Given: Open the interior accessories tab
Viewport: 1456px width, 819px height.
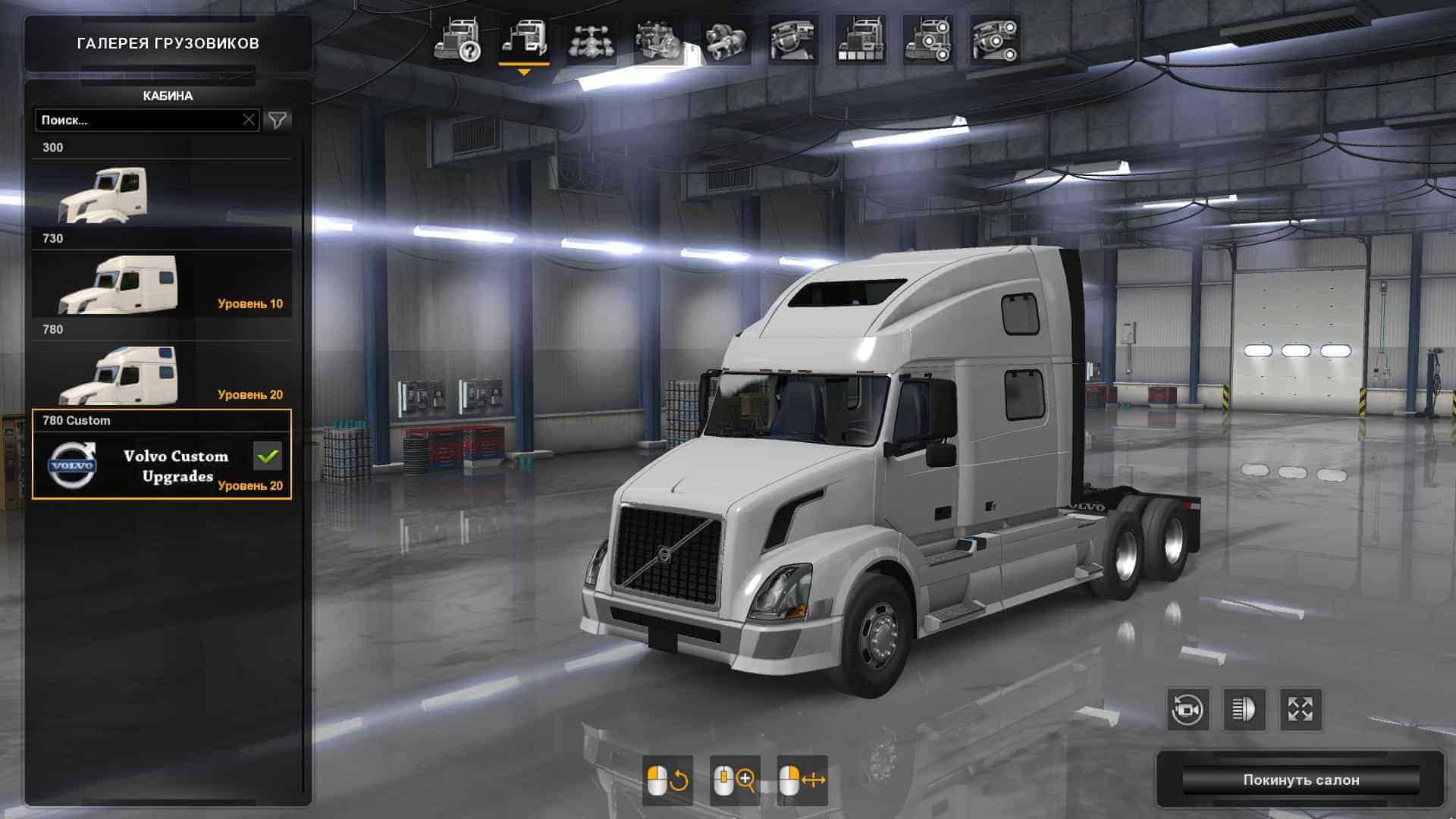Looking at the screenshot, I should (995, 40).
